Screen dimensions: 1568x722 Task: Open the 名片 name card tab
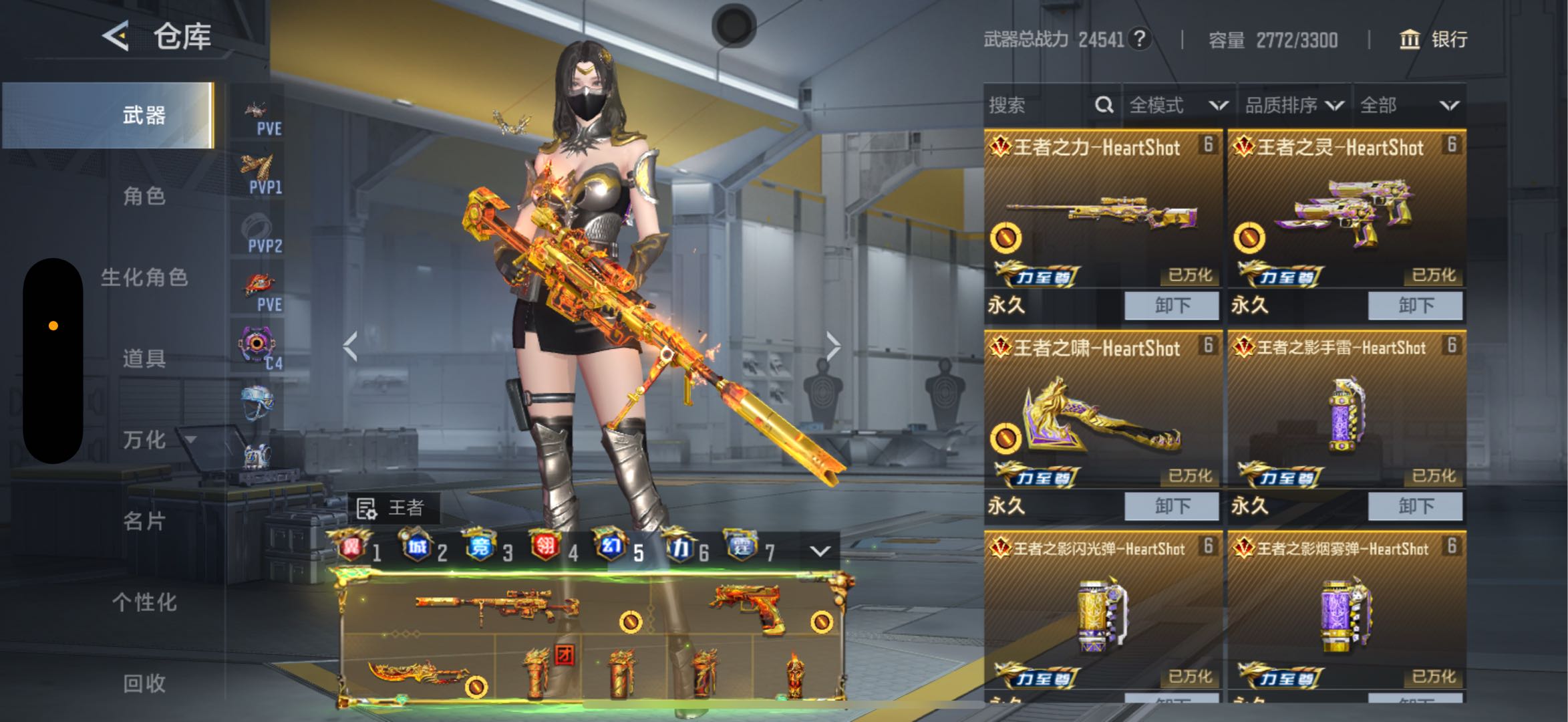point(144,521)
